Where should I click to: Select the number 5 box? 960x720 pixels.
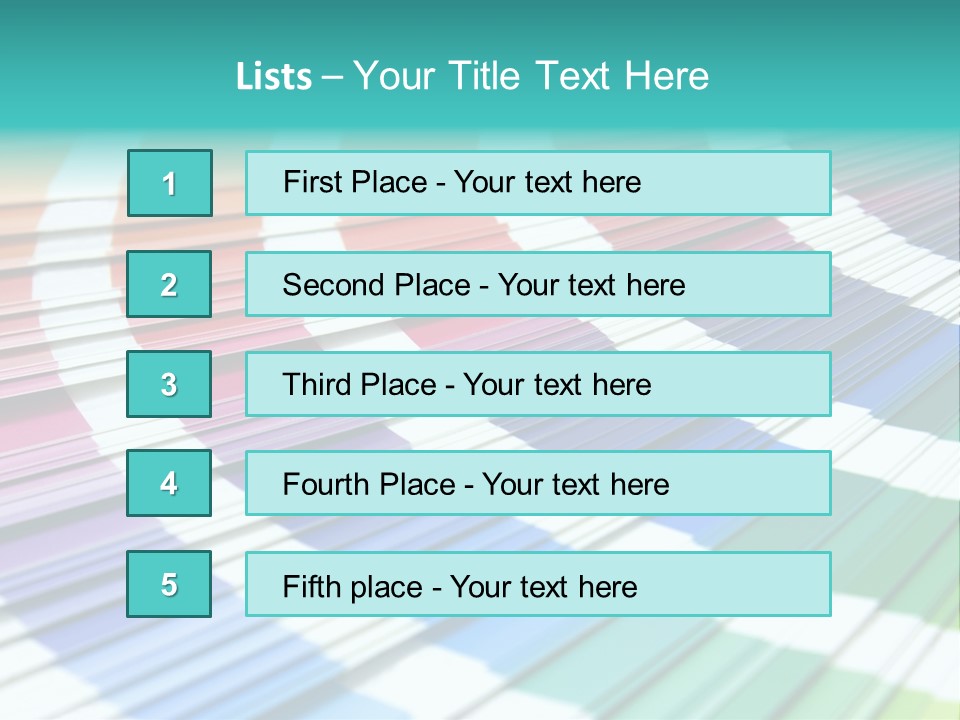pos(170,584)
